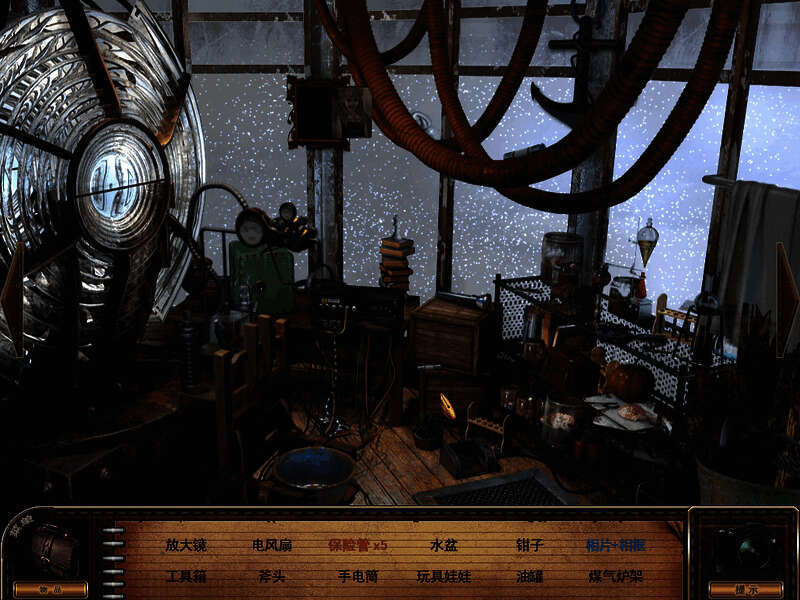The width and height of the screenshot is (800, 600).
Task: Use the 提示 hint button
Action: point(744,589)
